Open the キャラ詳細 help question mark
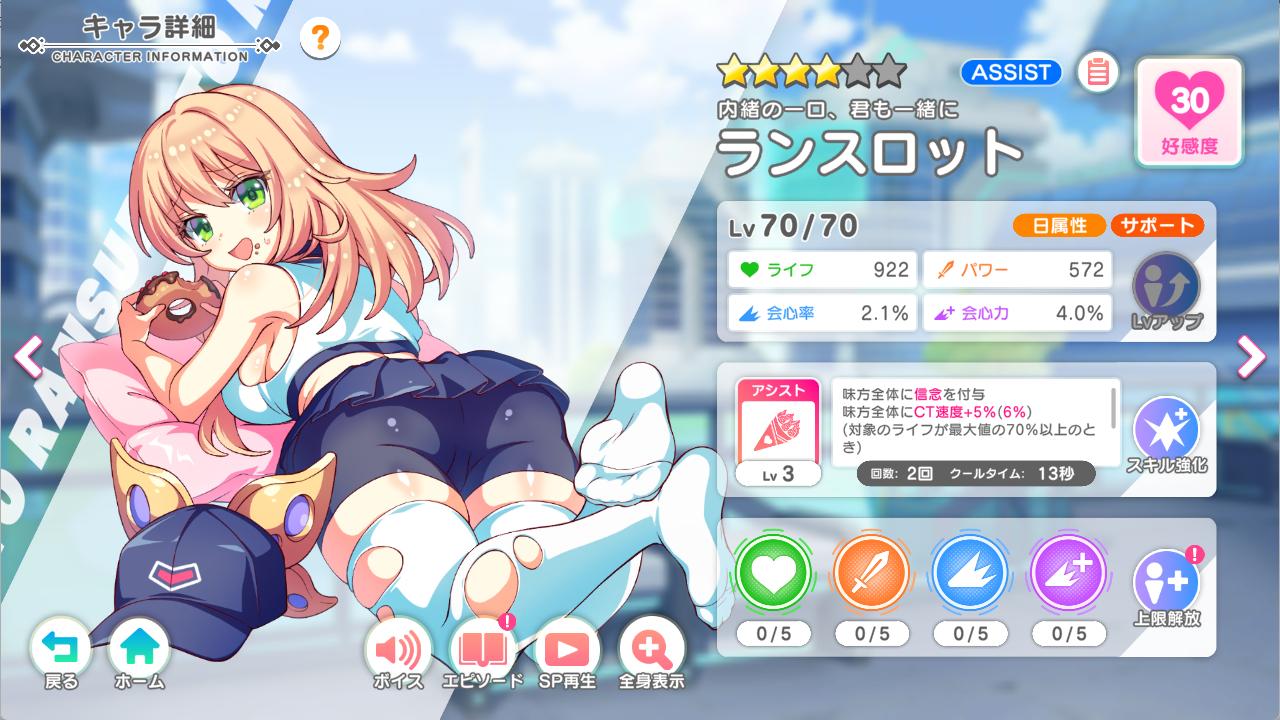The width and height of the screenshot is (1280, 720). pos(318,38)
